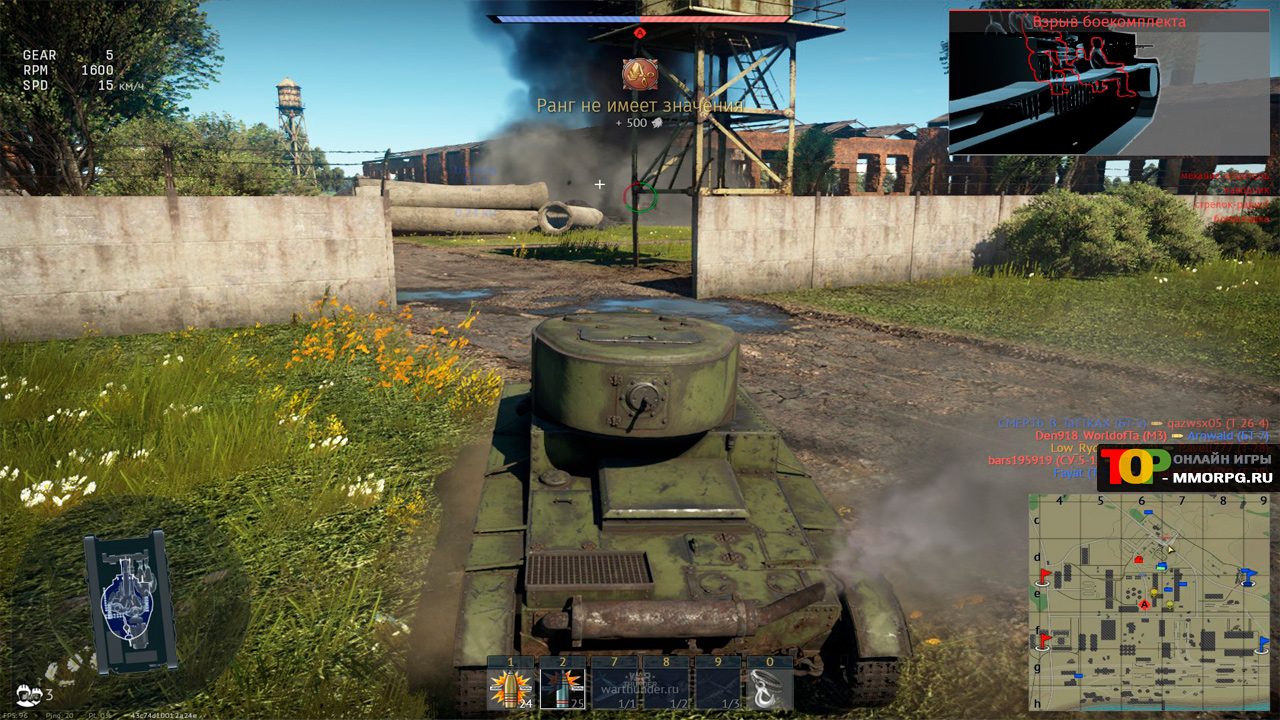Switch to the APHE shell in ammo slot 2
Image resolution: width=1280 pixels, height=720 pixels.
[x=562, y=690]
